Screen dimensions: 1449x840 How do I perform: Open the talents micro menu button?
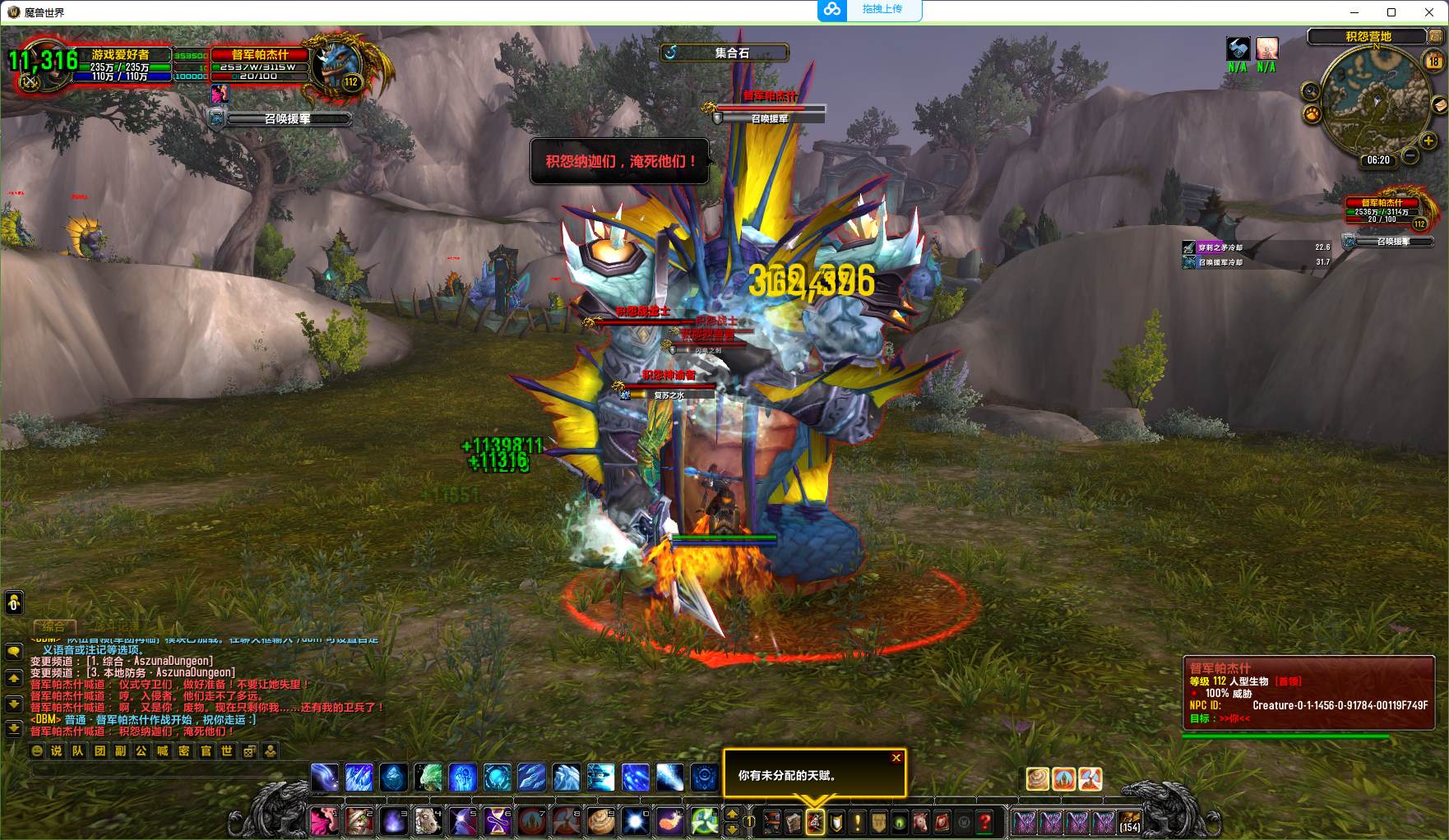pyautogui.click(x=815, y=821)
